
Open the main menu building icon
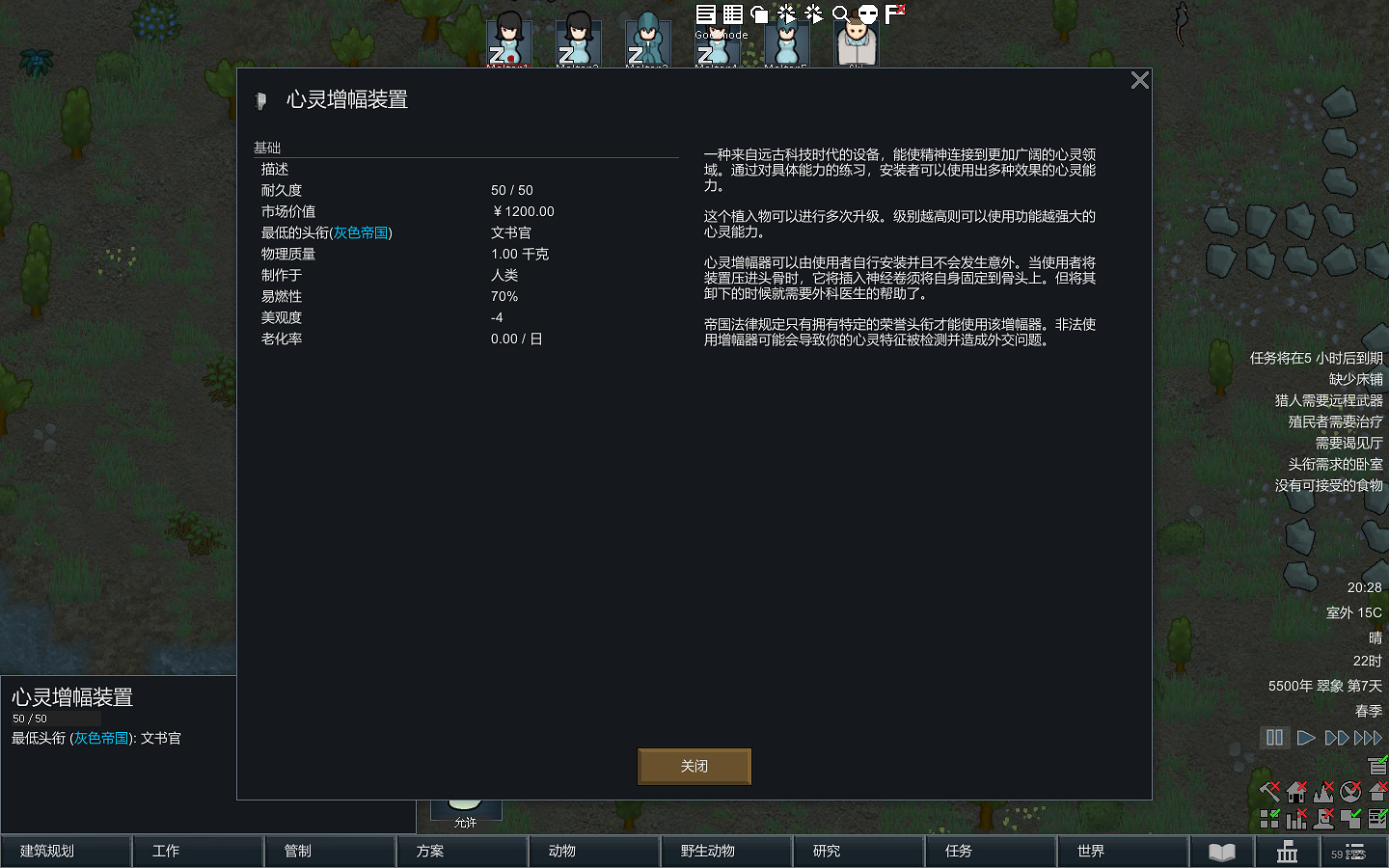pos(1287,853)
